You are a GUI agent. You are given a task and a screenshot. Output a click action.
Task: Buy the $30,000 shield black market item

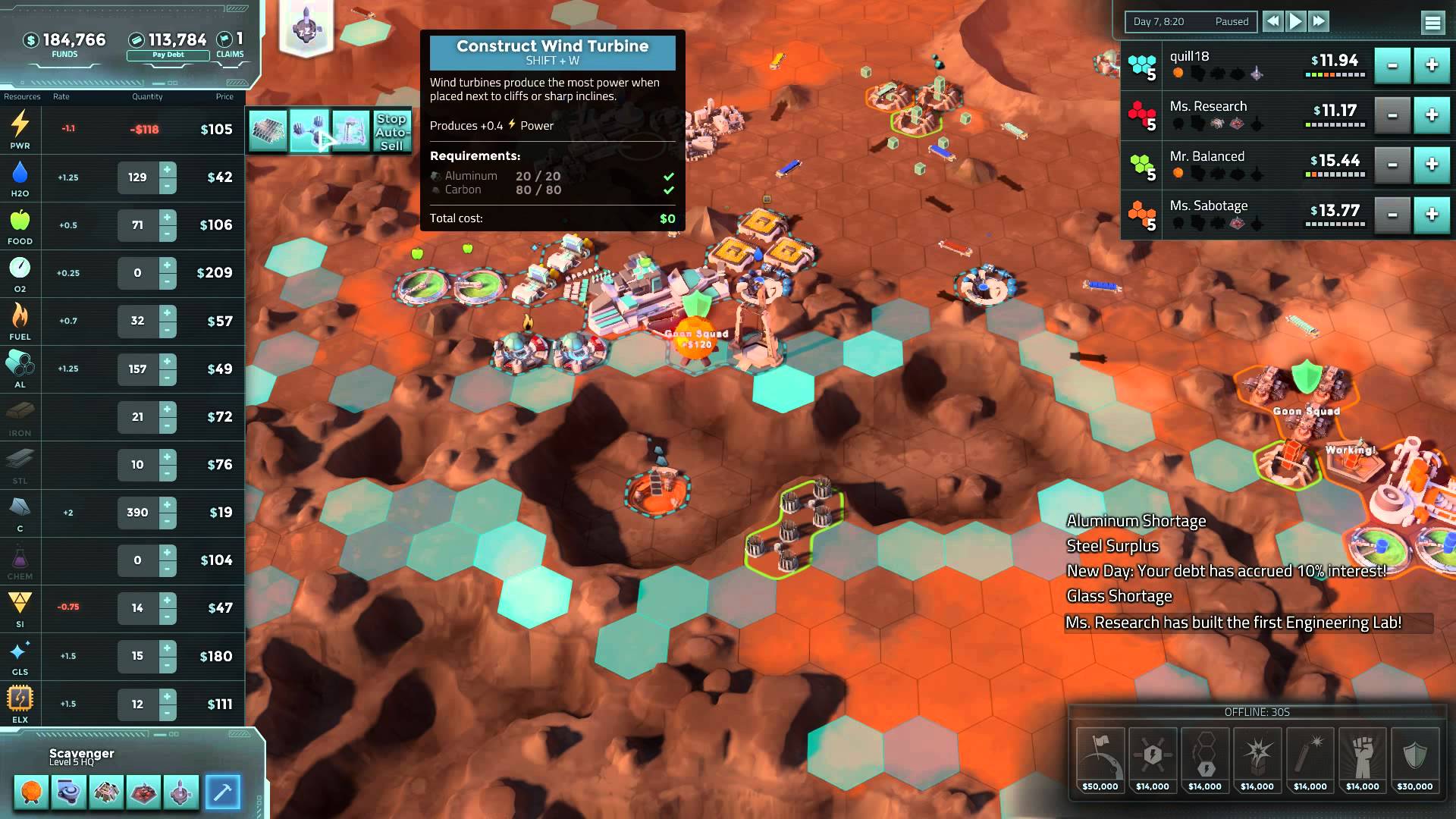pyautogui.click(x=1414, y=758)
